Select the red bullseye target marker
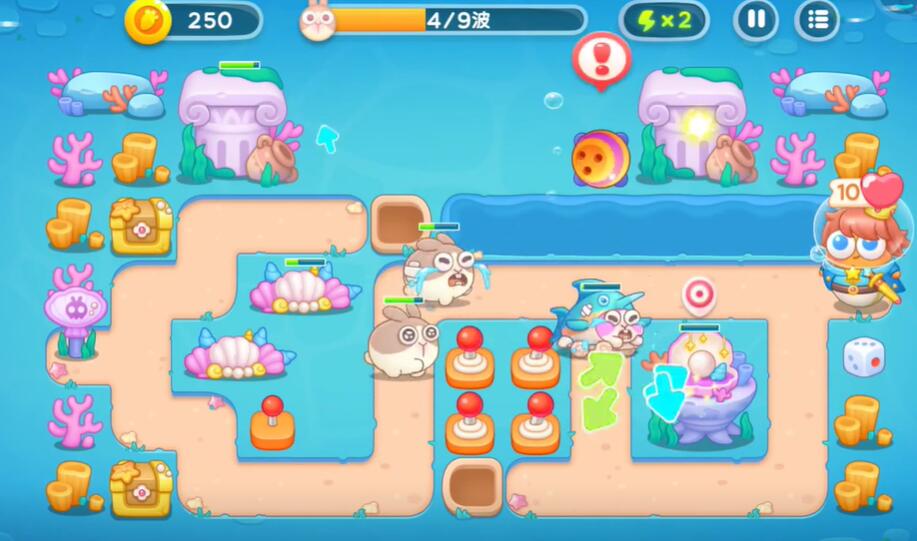This screenshot has height=541, width=917. 699,295
